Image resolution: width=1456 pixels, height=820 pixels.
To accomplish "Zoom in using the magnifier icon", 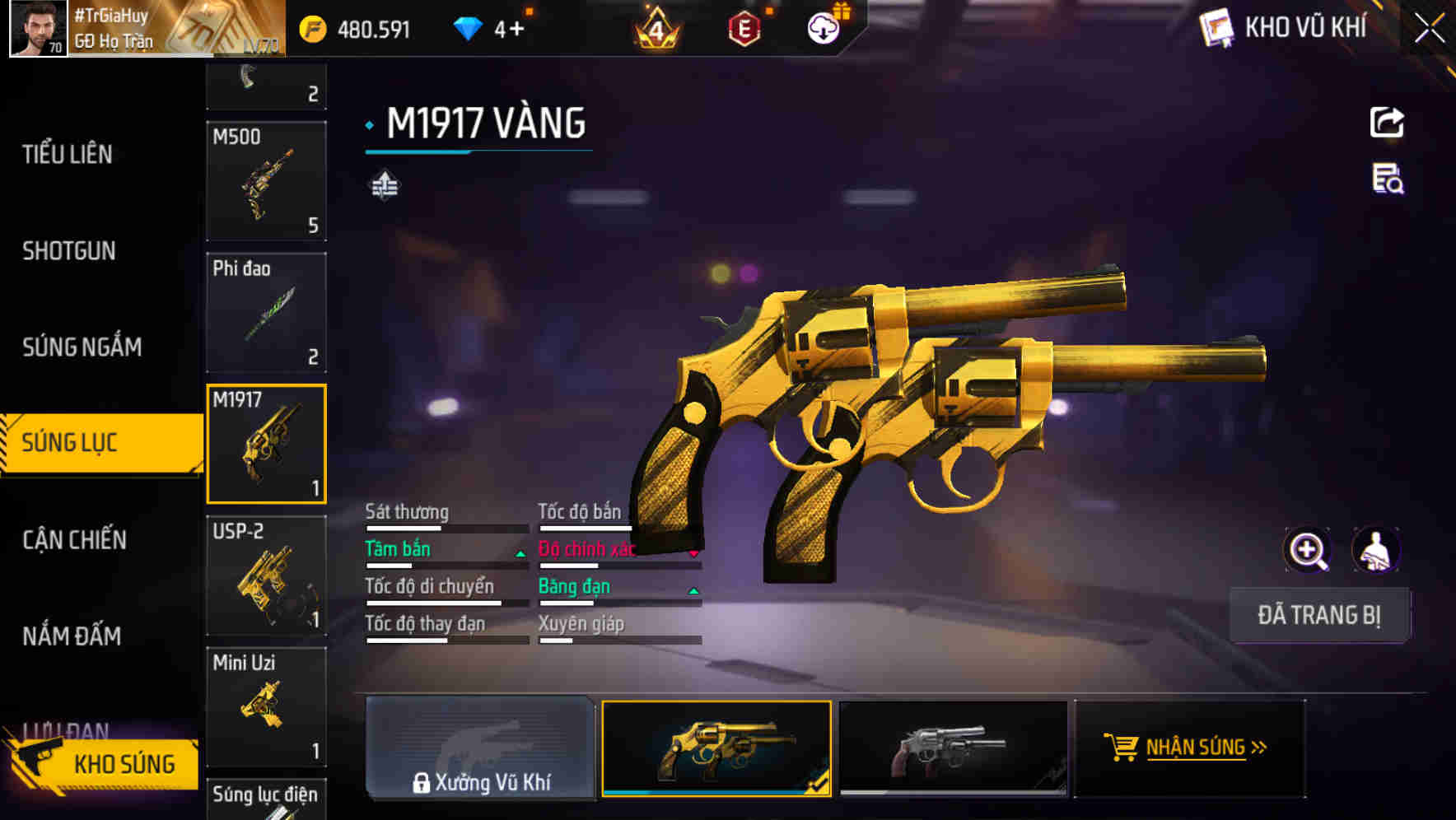I will click(1307, 550).
